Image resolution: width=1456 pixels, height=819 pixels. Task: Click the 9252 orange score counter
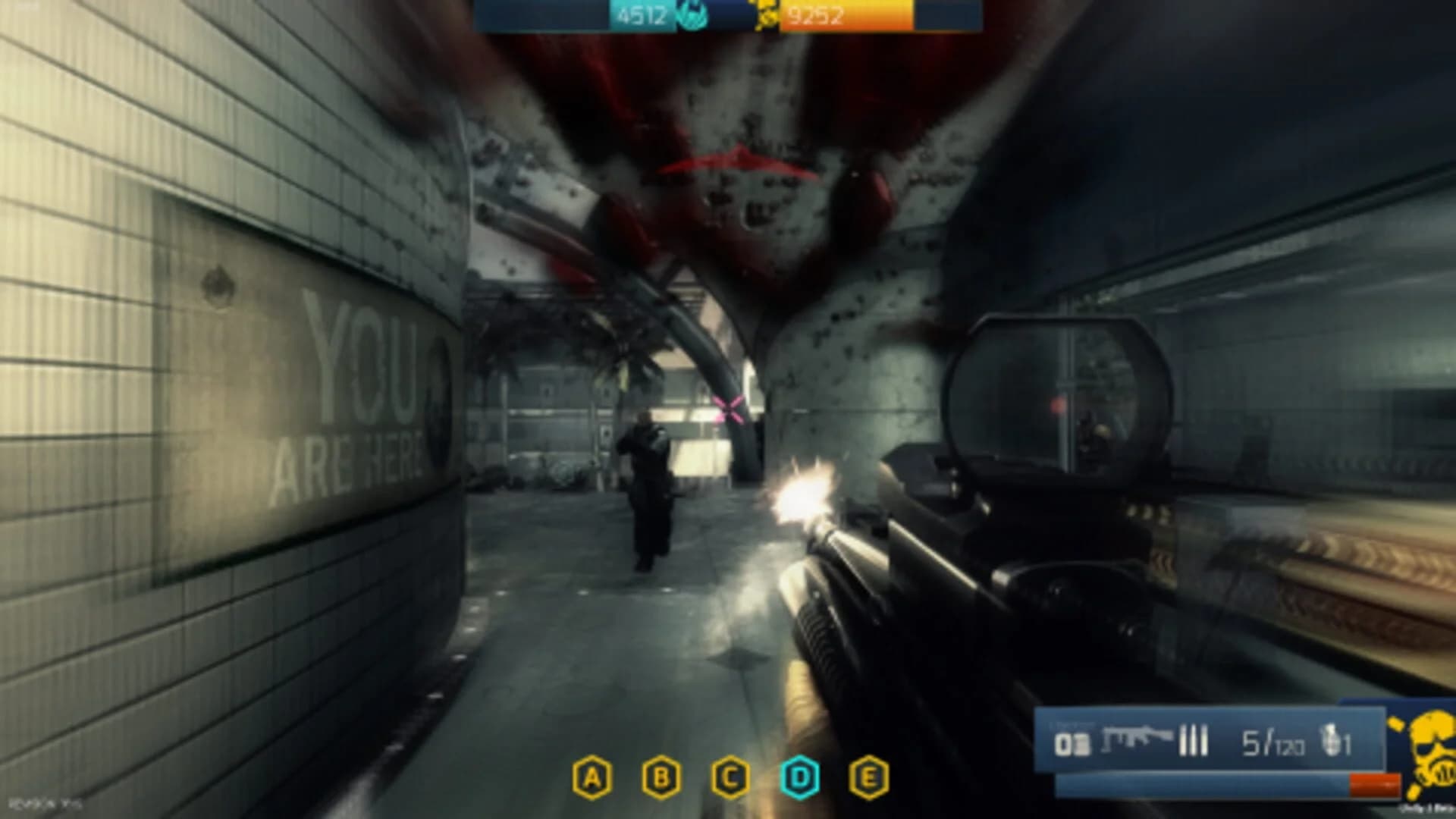(x=814, y=14)
